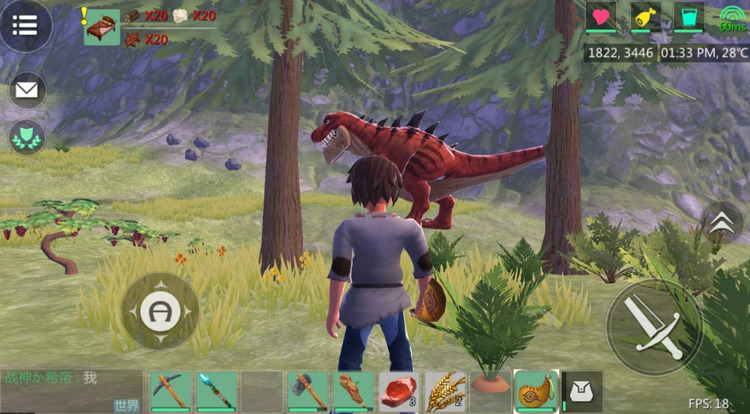
Task: Select the highlighted horn hotbar slot
Action: click(x=535, y=391)
